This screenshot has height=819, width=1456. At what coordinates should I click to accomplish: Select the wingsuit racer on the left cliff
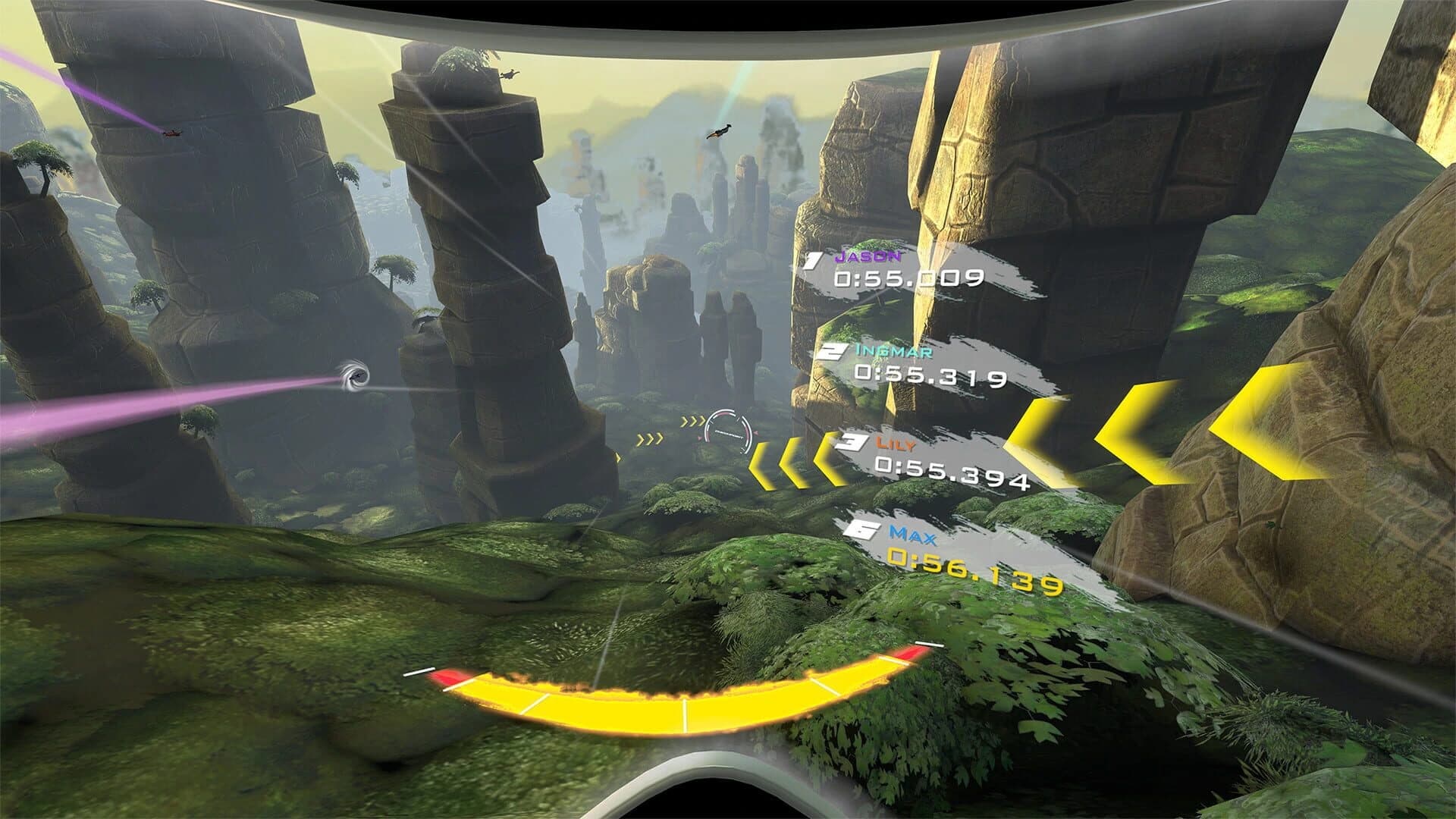[x=173, y=133]
